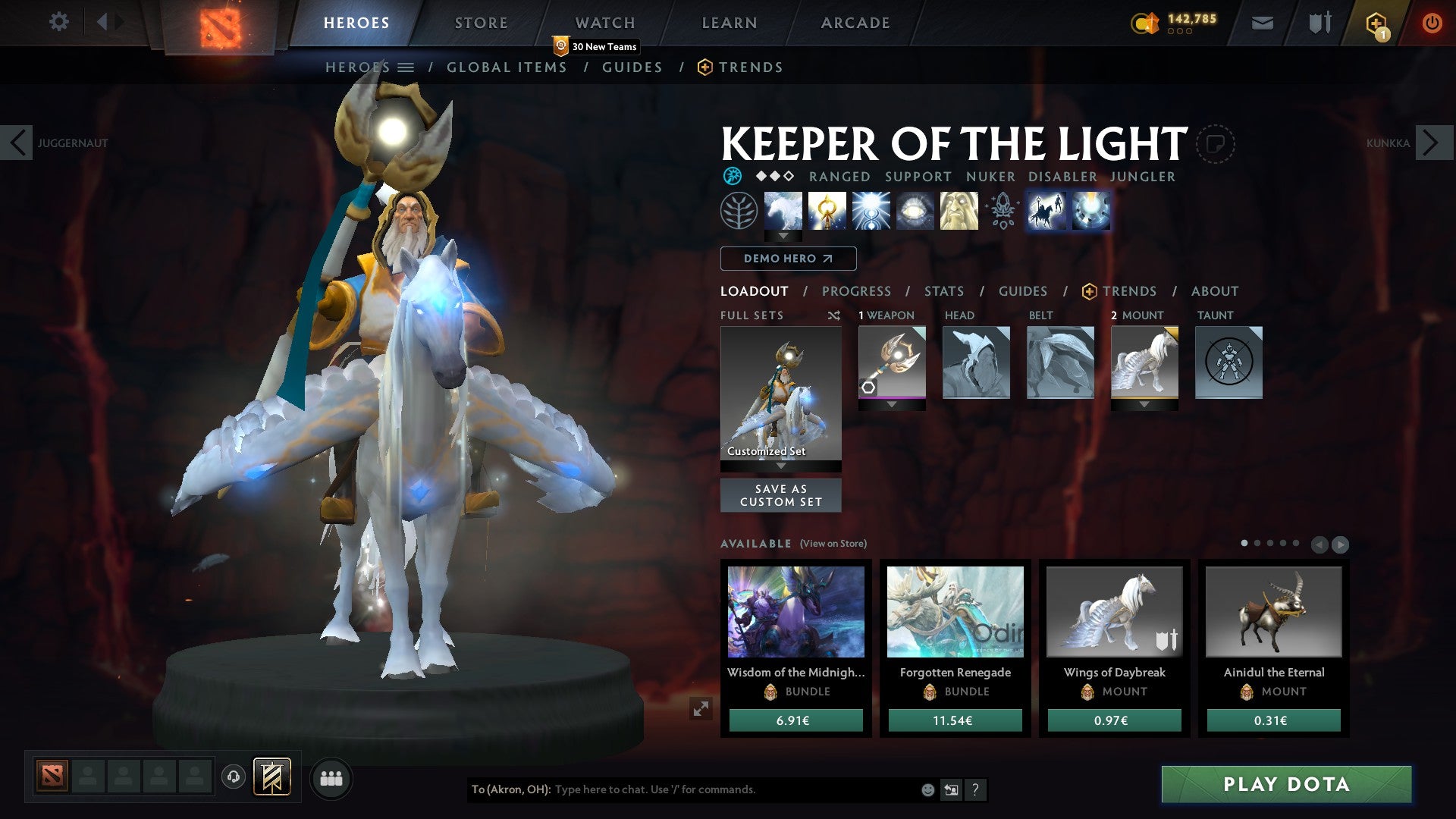Switch to the STATS tab
Image resolution: width=1456 pixels, height=819 pixels.
tap(943, 291)
